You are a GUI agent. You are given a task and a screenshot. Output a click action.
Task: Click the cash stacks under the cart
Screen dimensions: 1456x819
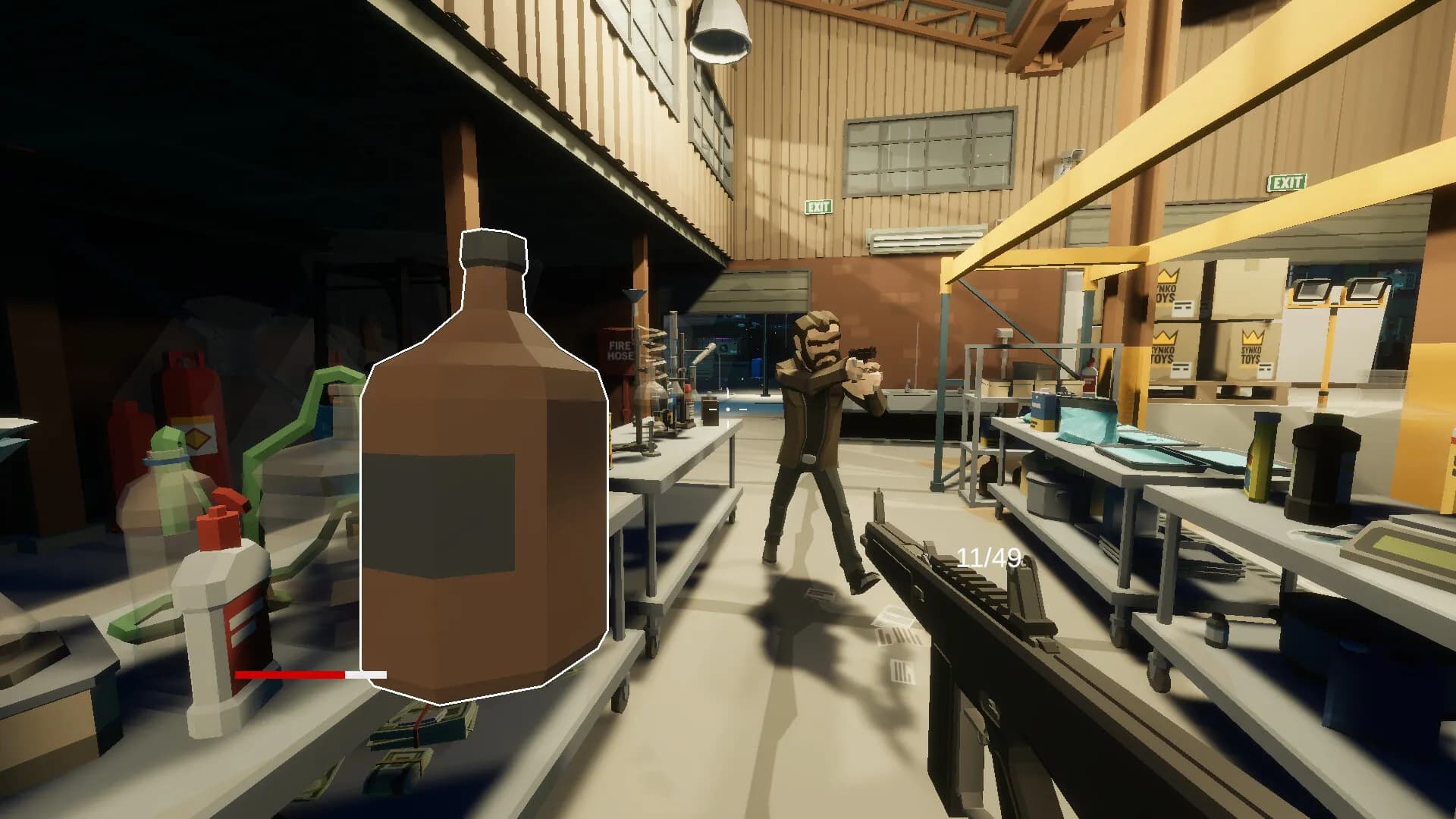[417, 728]
